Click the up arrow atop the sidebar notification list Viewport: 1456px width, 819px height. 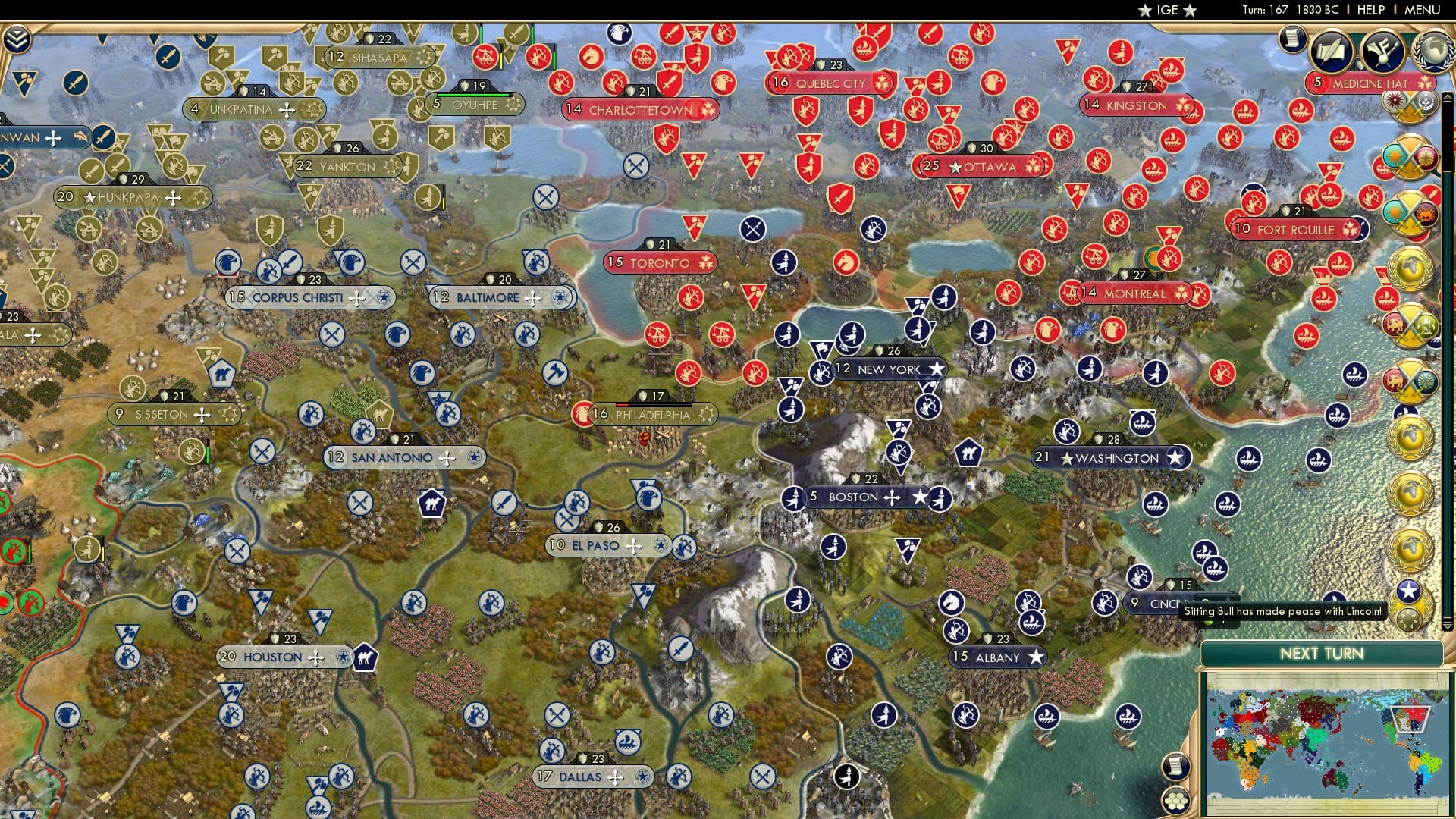tap(1446, 97)
